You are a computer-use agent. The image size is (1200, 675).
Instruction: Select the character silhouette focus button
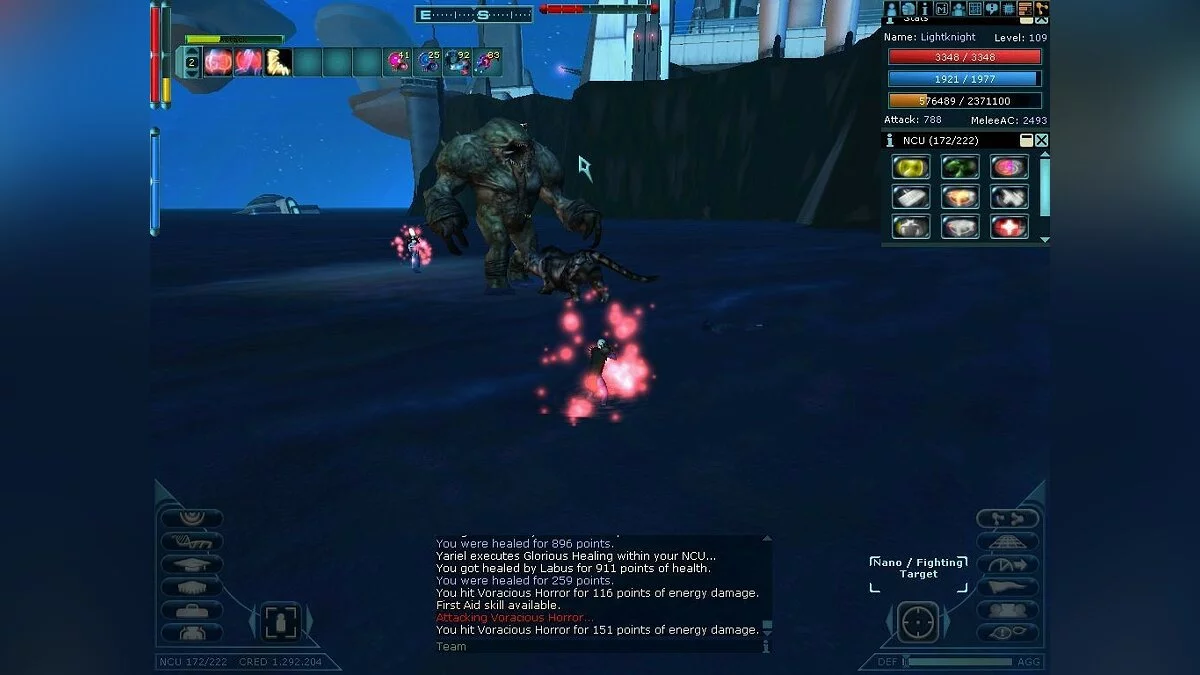(280, 622)
